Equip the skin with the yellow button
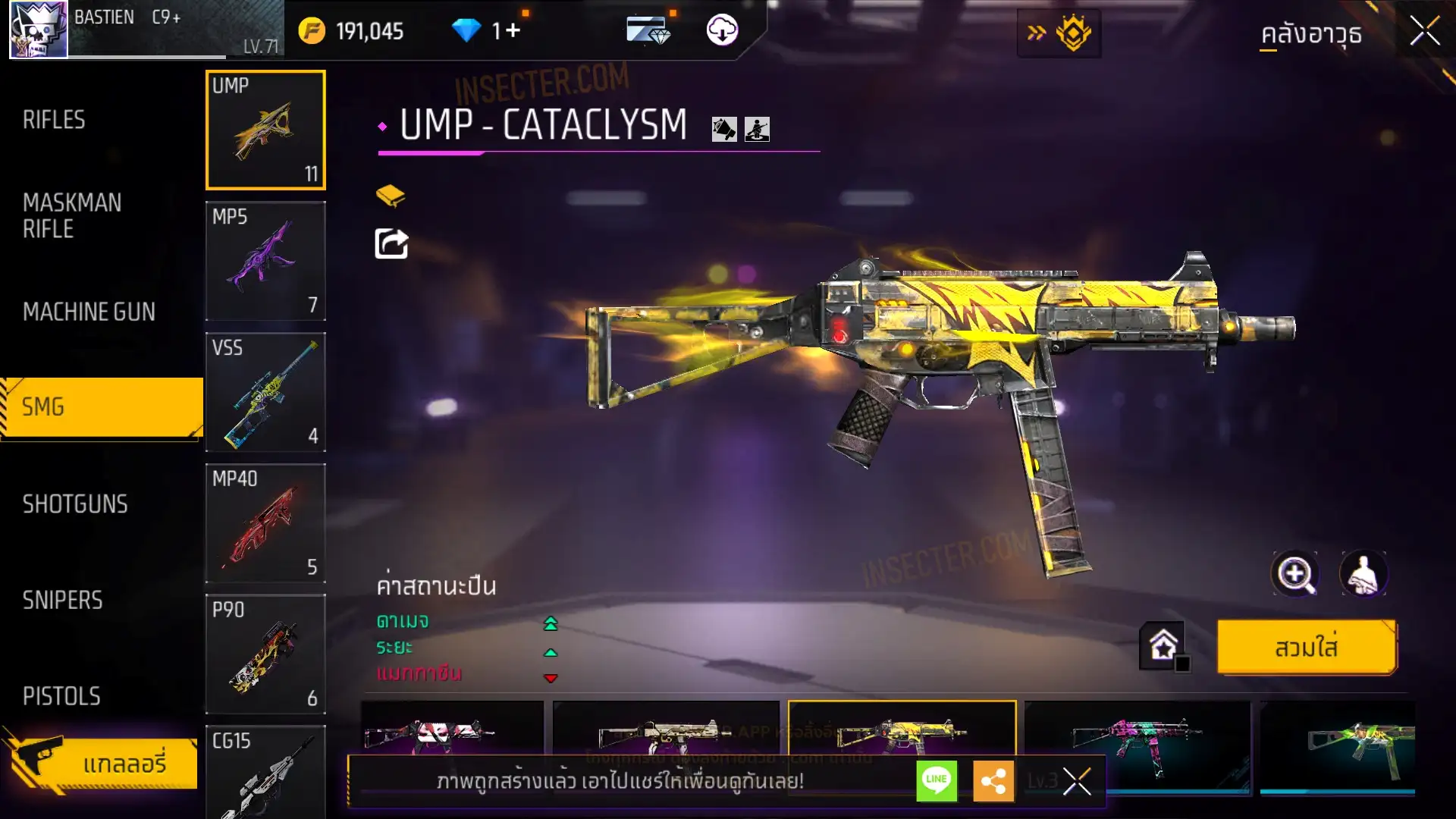 pos(1306,648)
